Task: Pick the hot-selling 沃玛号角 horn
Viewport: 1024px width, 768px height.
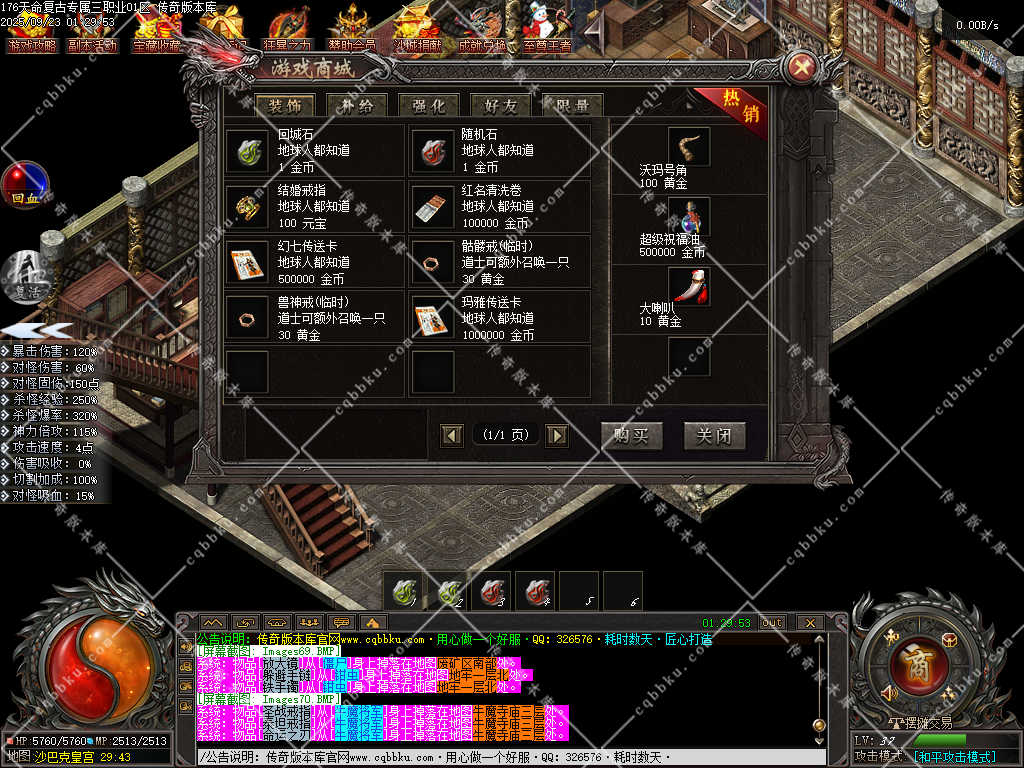Action: pyautogui.click(x=689, y=146)
